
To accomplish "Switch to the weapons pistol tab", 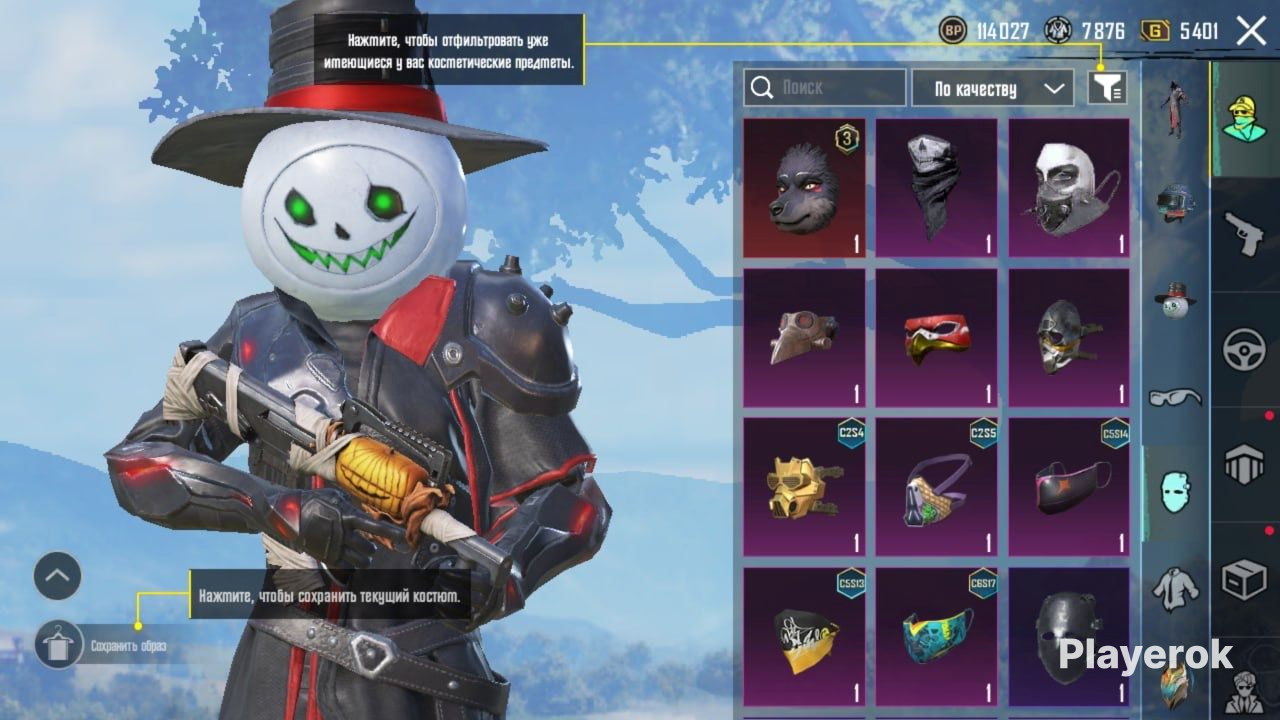I will pyautogui.click(x=1245, y=232).
